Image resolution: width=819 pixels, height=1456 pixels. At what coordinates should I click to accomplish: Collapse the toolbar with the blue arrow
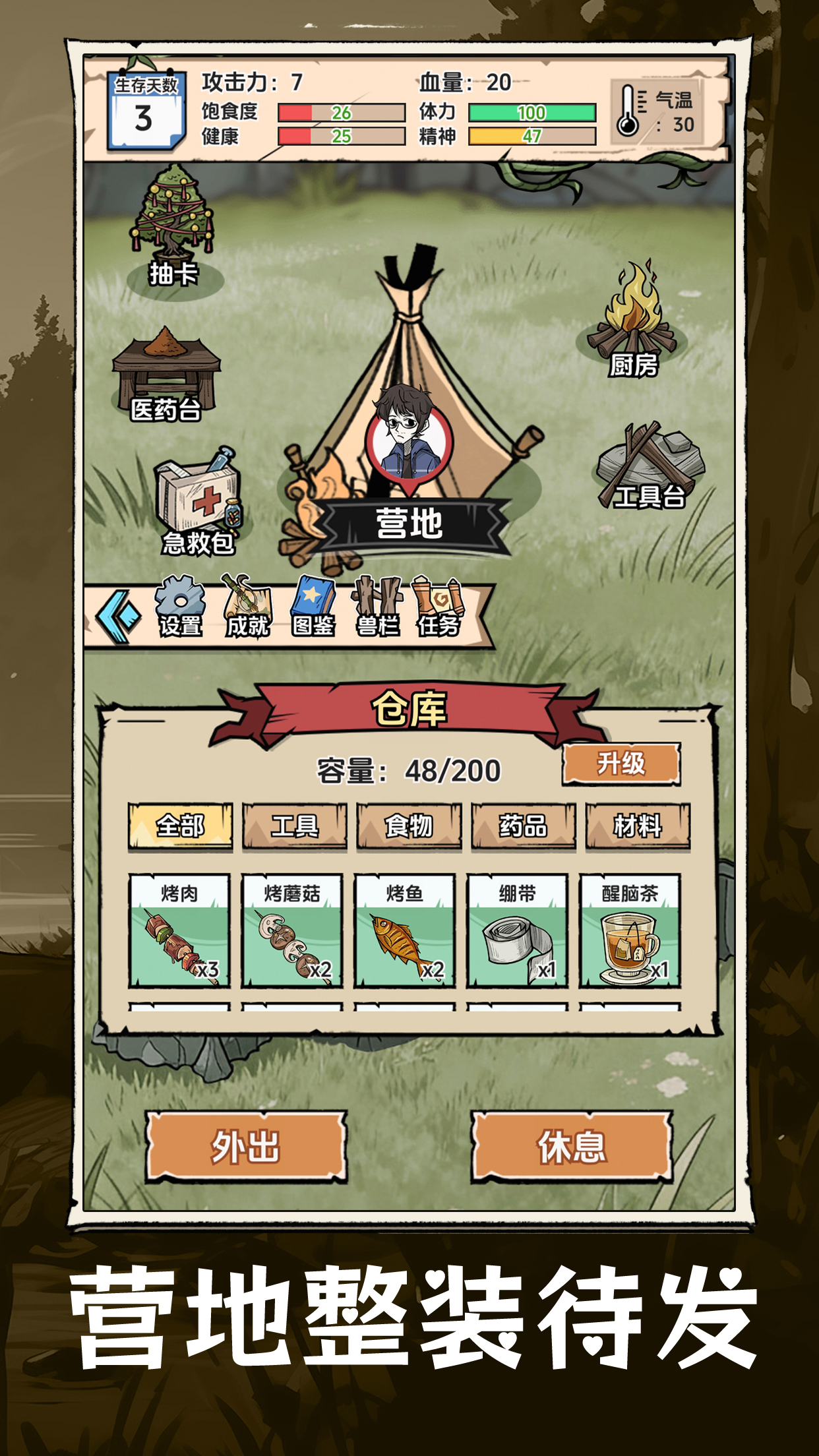coord(119,617)
